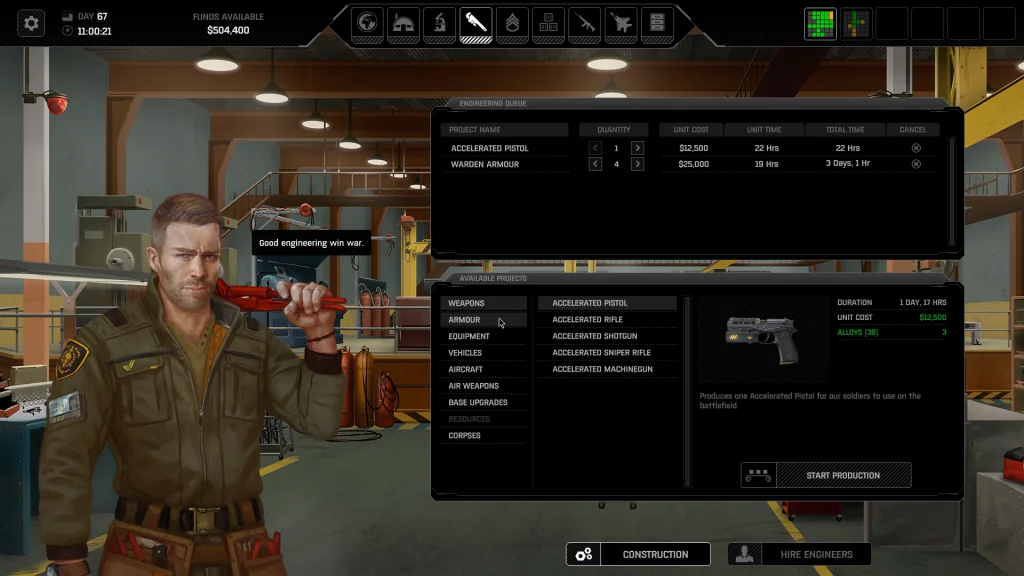This screenshot has width=1024, height=576.
Task: Open the base hangar dome screen
Action: [403, 22]
